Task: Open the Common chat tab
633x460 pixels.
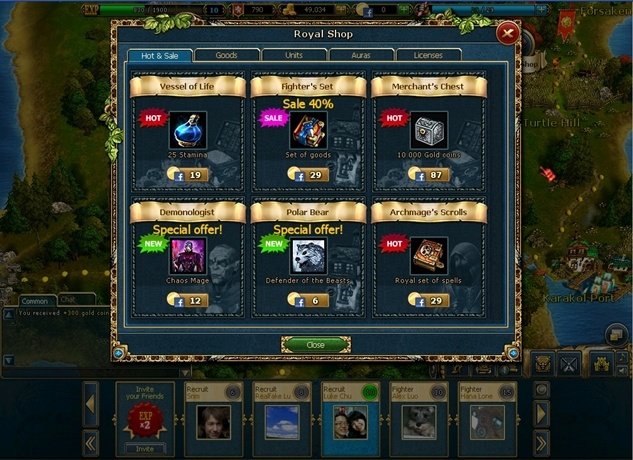Action: pos(35,300)
